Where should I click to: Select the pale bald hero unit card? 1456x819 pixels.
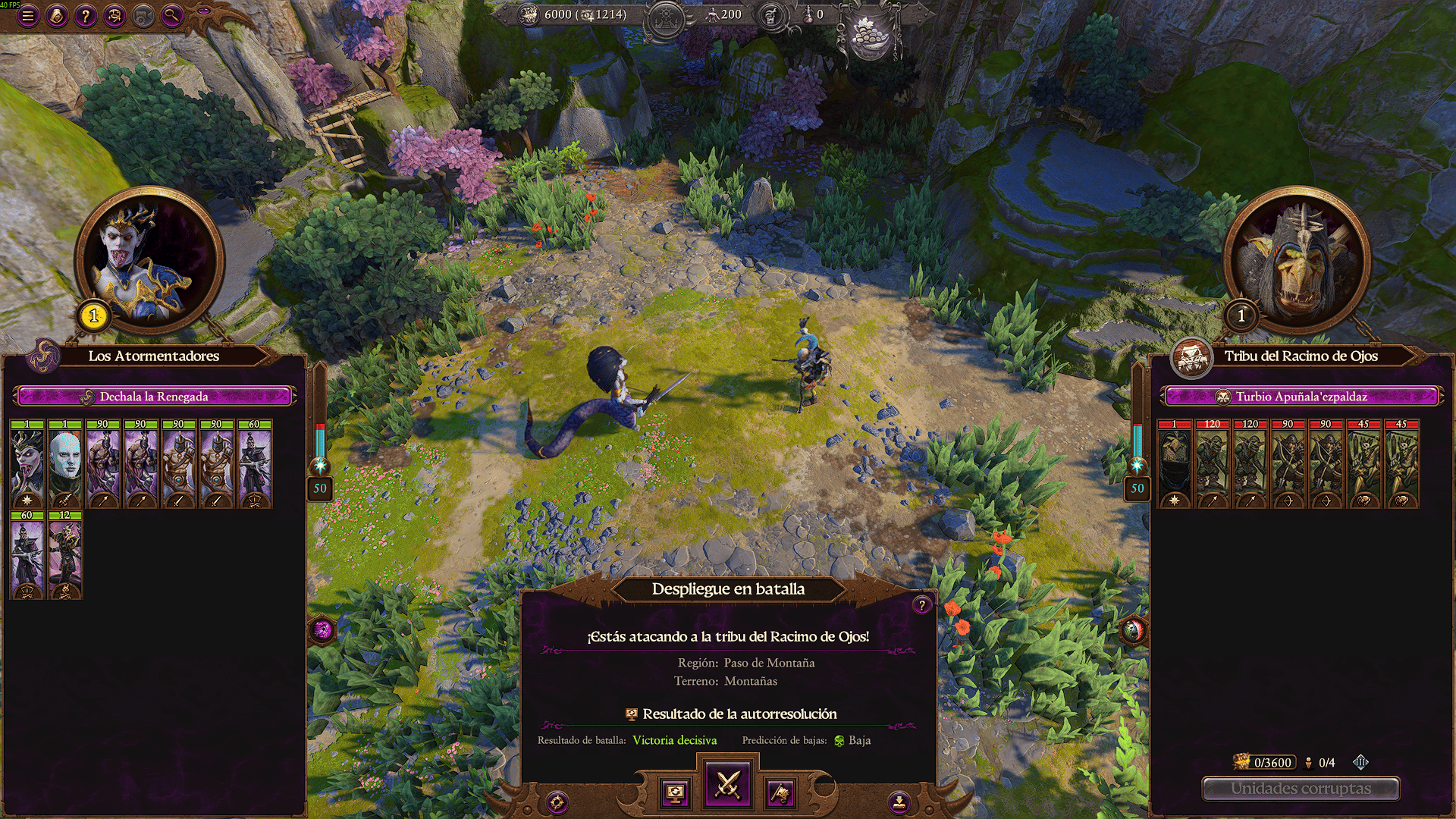(66, 463)
